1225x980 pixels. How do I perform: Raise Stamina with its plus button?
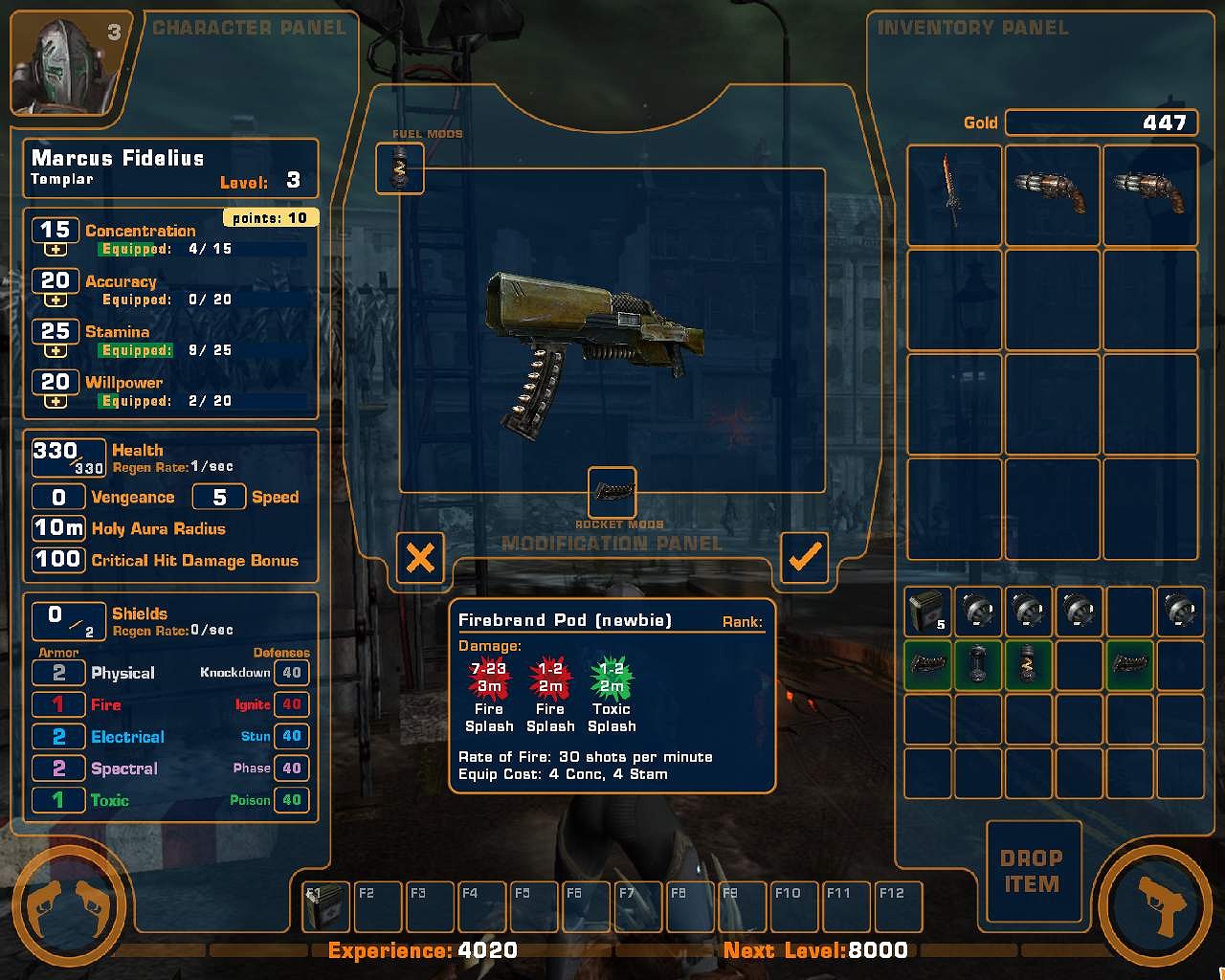coord(56,351)
